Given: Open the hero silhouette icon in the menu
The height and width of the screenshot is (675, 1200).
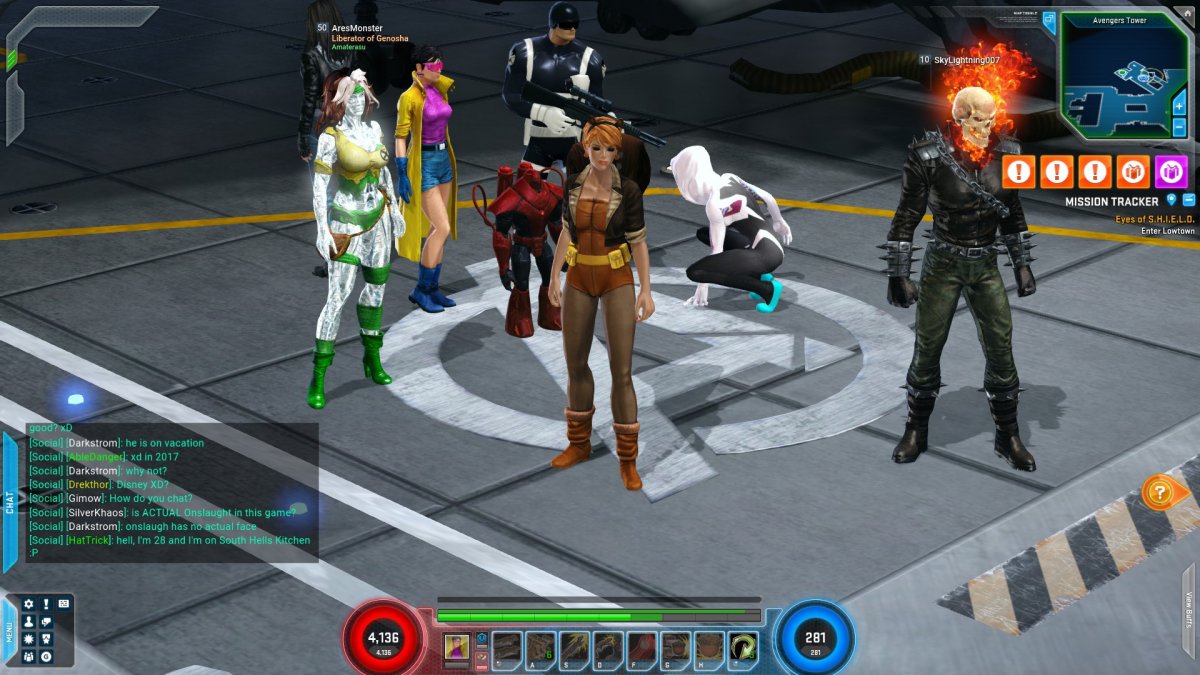Looking at the screenshot, I should click(x=29, y=621).
